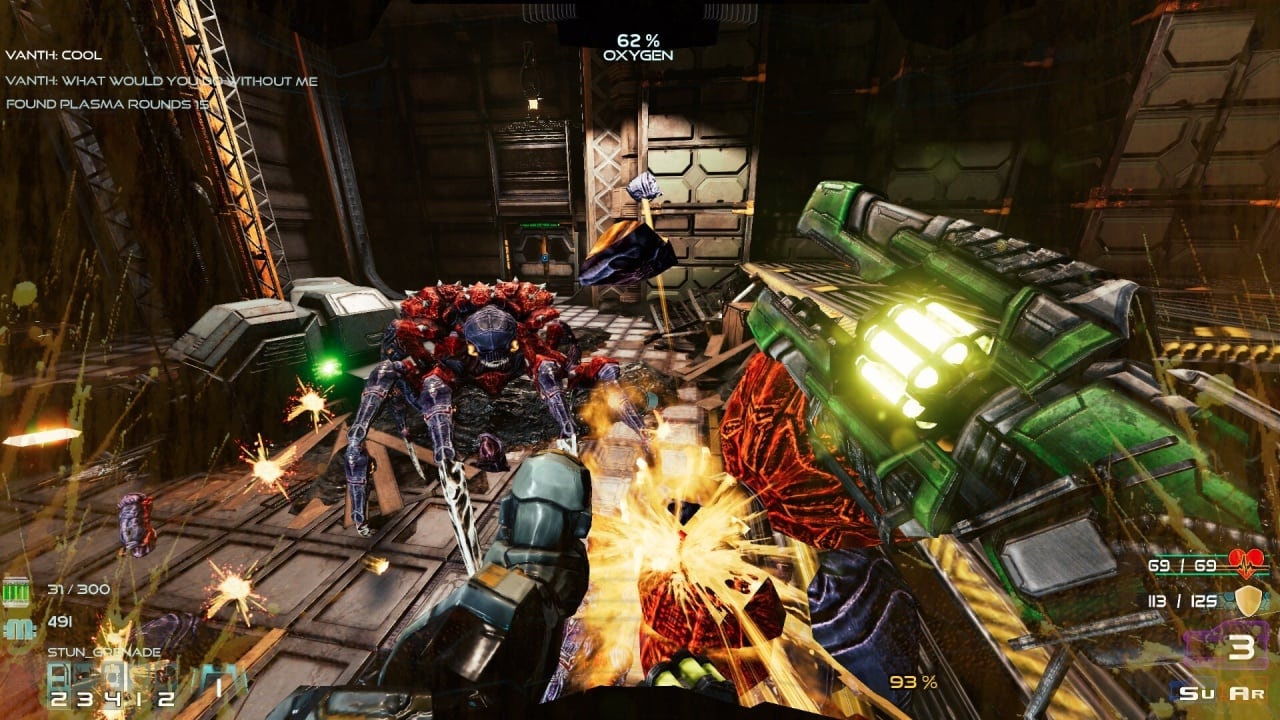The width and height of the screenshot is (1280, 720).
Task: Select the purple slot showing number 3
Action: point(1240,647)
